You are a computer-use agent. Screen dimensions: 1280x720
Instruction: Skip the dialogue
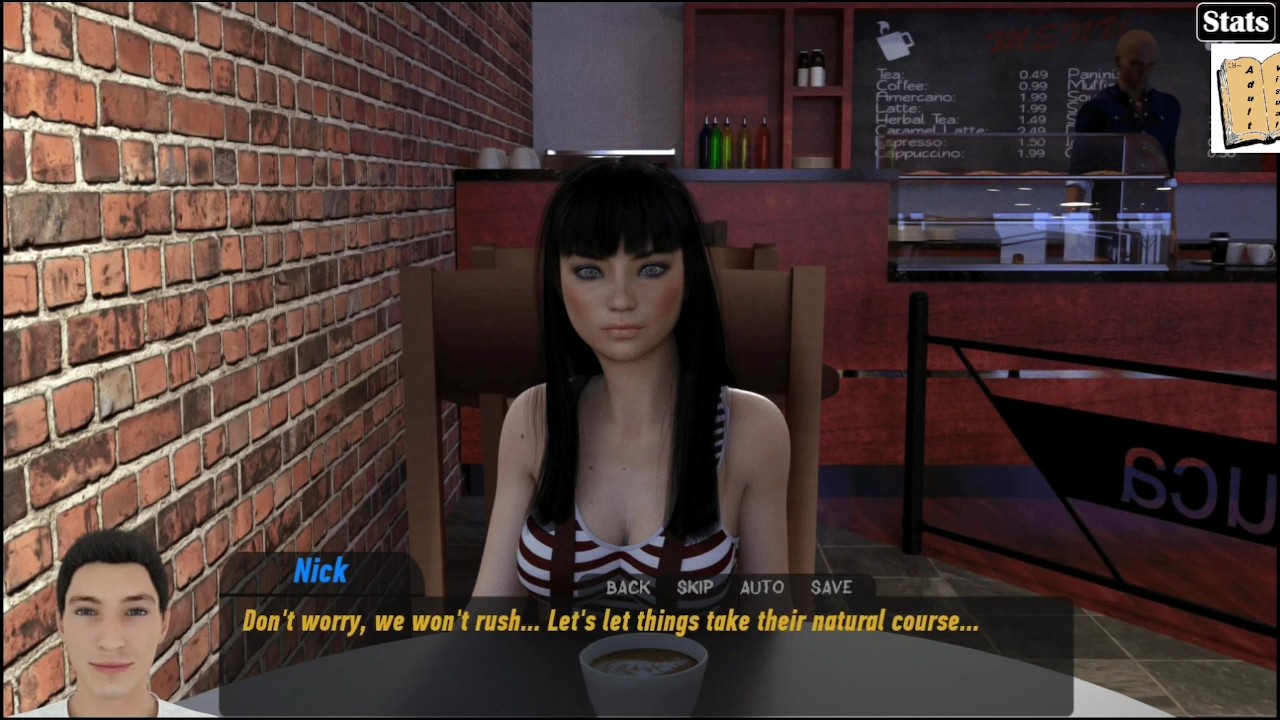(695, 588)
